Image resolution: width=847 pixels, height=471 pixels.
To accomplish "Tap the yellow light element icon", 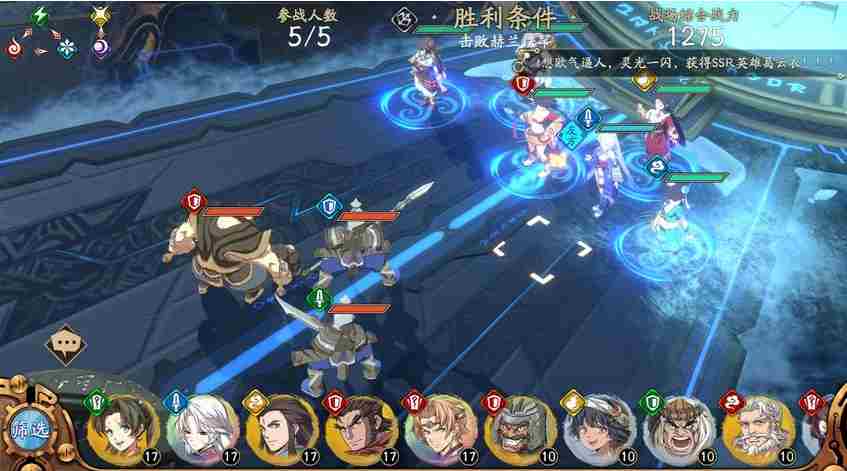I will [99, 15].
